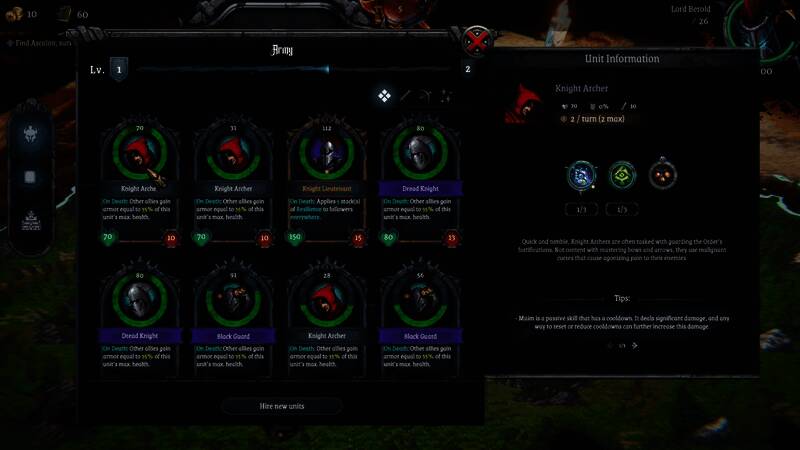Image resolution: width=800 pixels, height=450 pixels.
Task: Click the square icon in the left sidebar
Action: [31, 177]
